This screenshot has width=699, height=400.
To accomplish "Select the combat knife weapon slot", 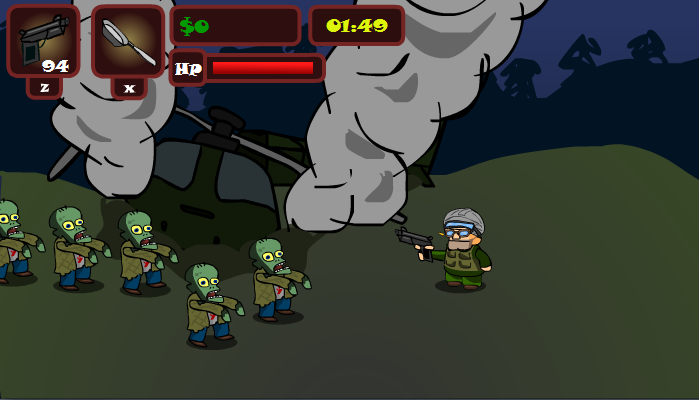I will pos(128,41).
